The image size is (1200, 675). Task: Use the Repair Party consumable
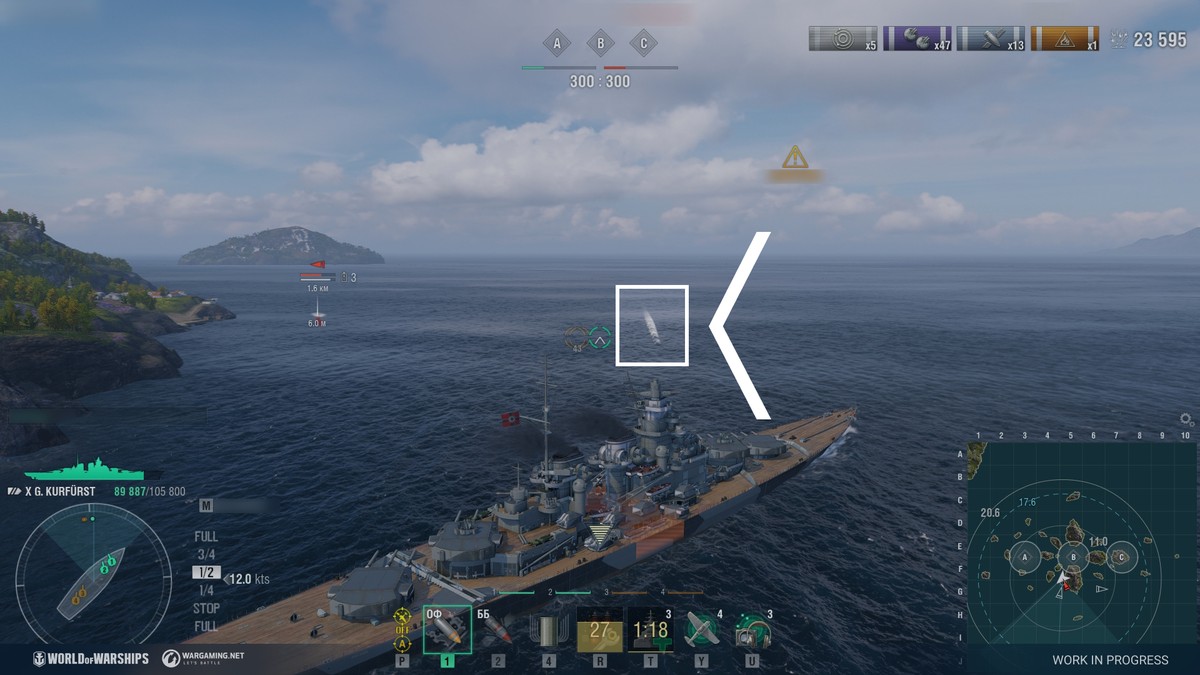[650, 630]
